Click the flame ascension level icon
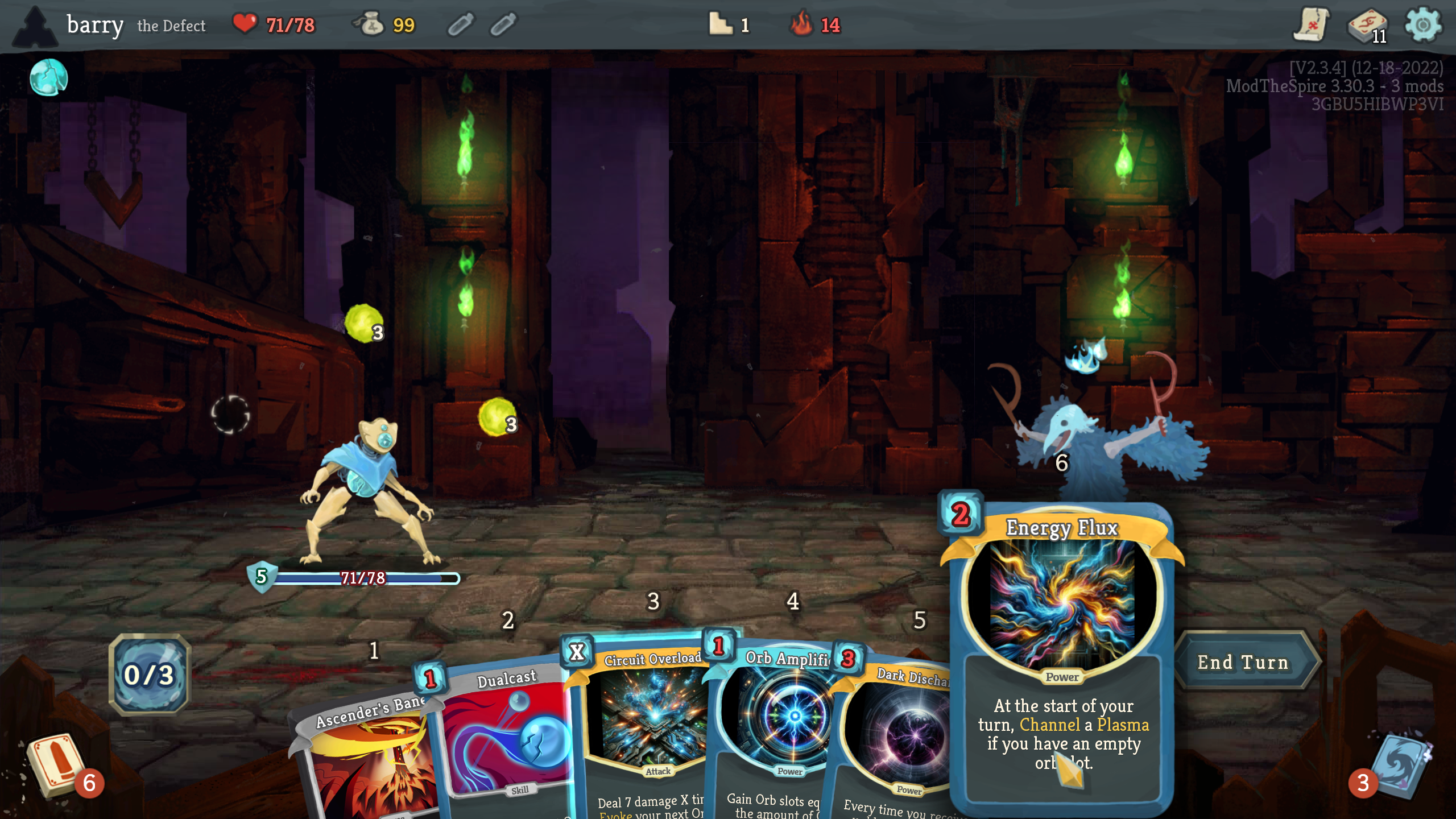The height and width of the screenshot is (819, 1456). 802,25
